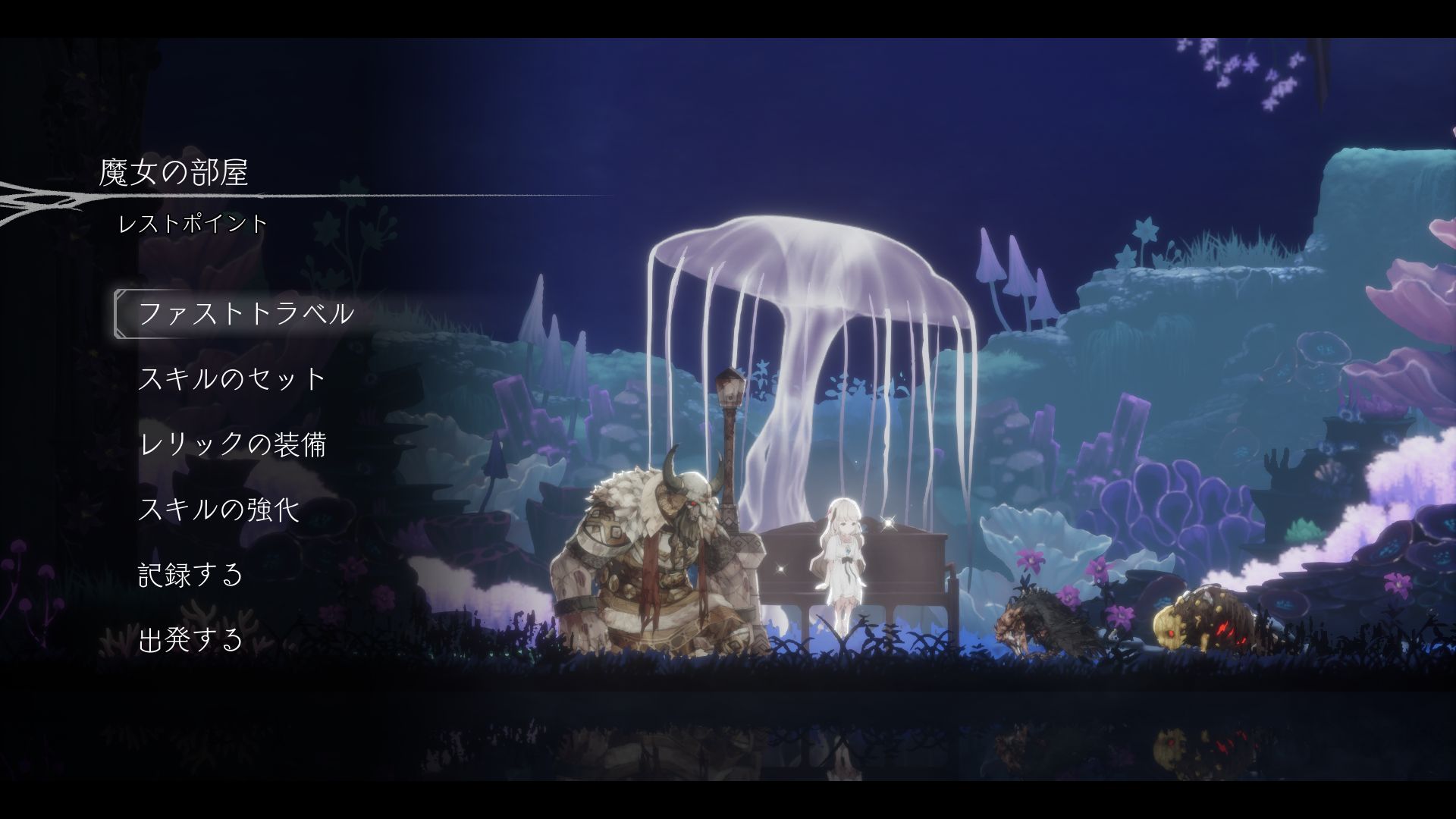The image size is (1456, 819).
Task: Select 出発する to leave the rest point
Action: (x=190, y=639)
